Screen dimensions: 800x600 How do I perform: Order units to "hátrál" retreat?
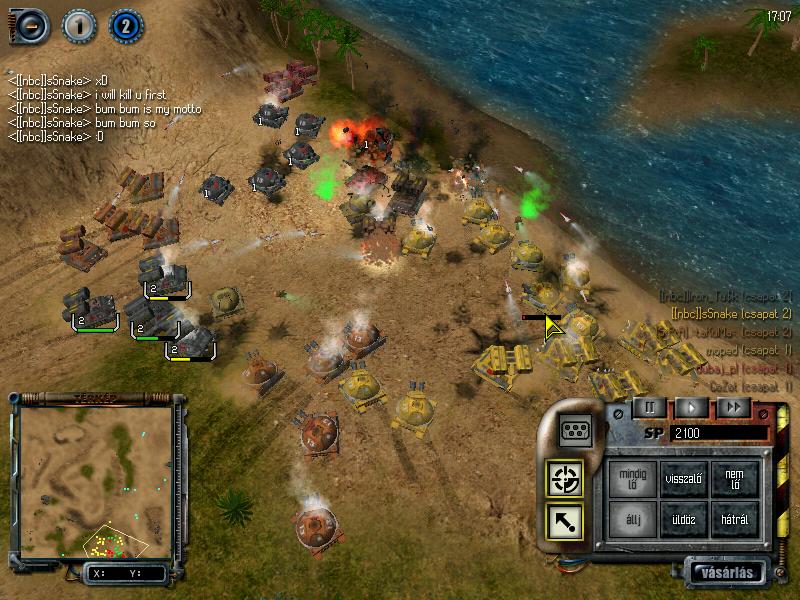735,519
